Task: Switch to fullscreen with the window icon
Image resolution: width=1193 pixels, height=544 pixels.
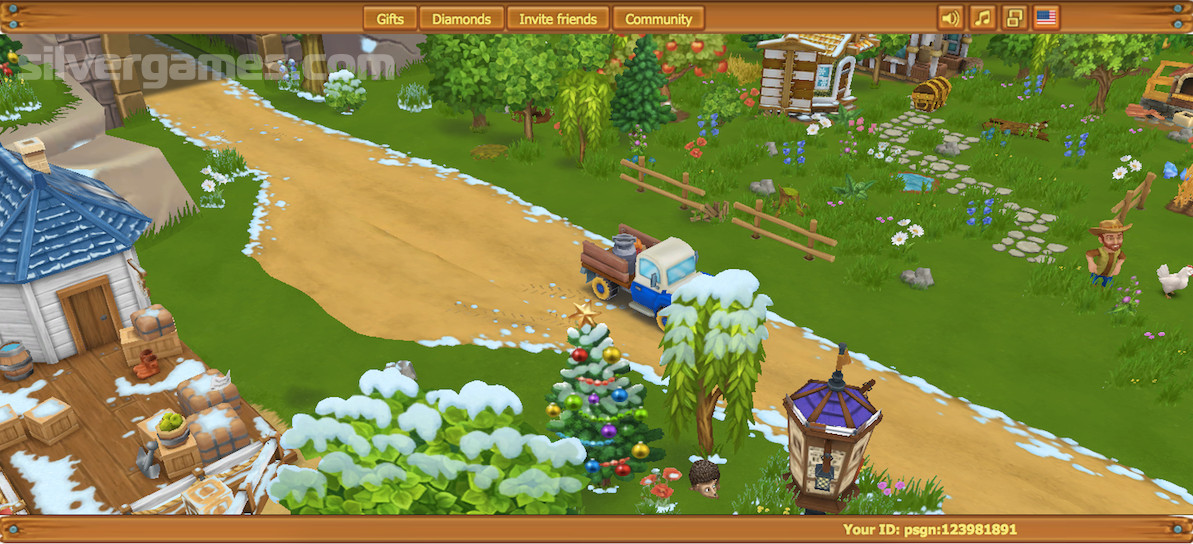Action: (x=1014, y=18)
